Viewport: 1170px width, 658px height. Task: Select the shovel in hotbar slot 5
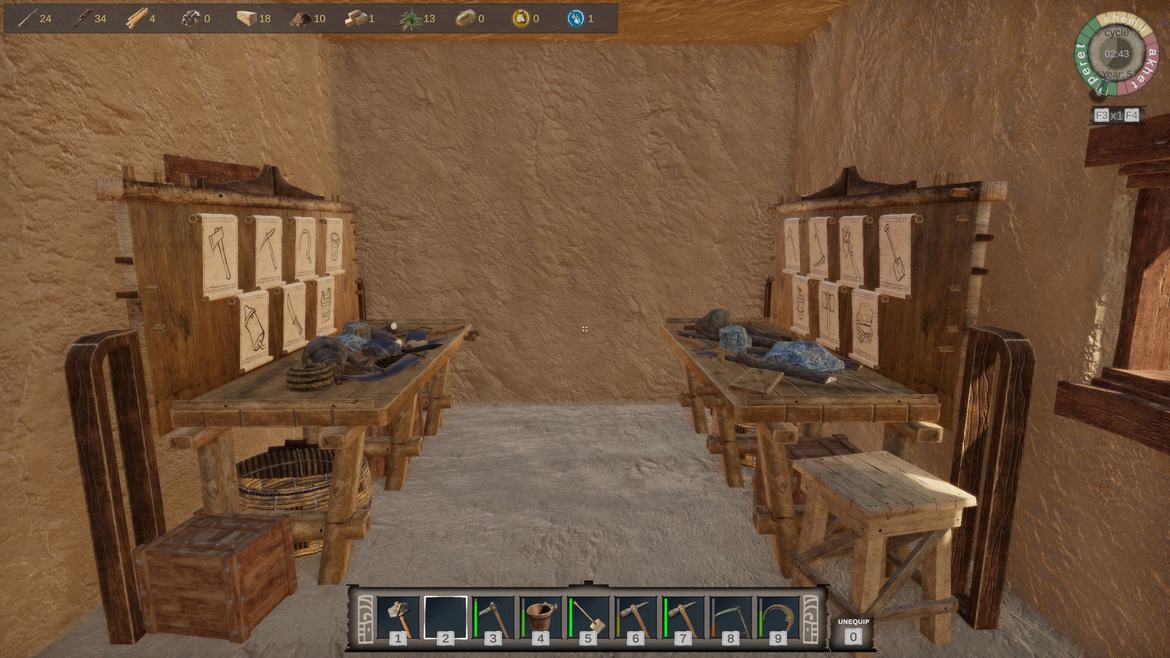tap(589, 617)
